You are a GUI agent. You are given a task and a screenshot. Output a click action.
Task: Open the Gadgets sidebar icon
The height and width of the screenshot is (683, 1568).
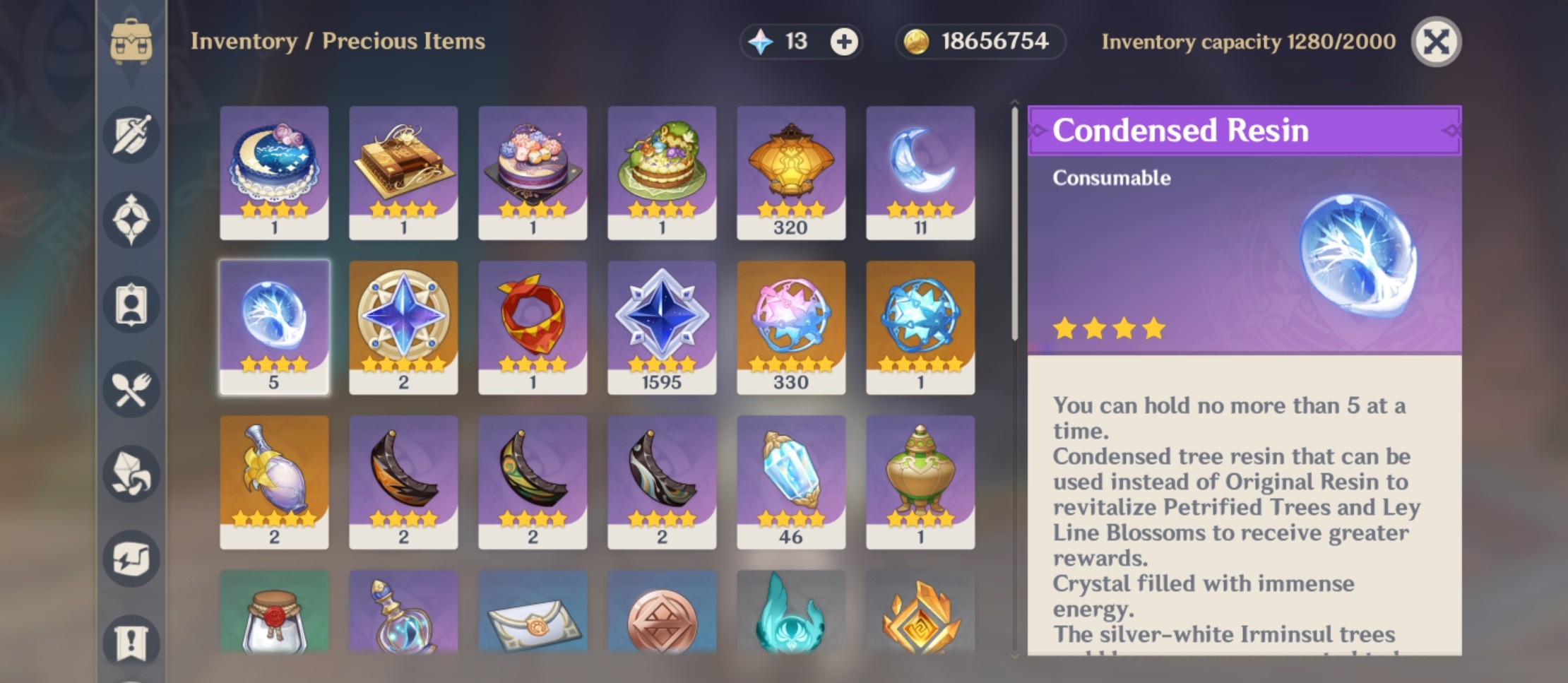coord(131,560)
